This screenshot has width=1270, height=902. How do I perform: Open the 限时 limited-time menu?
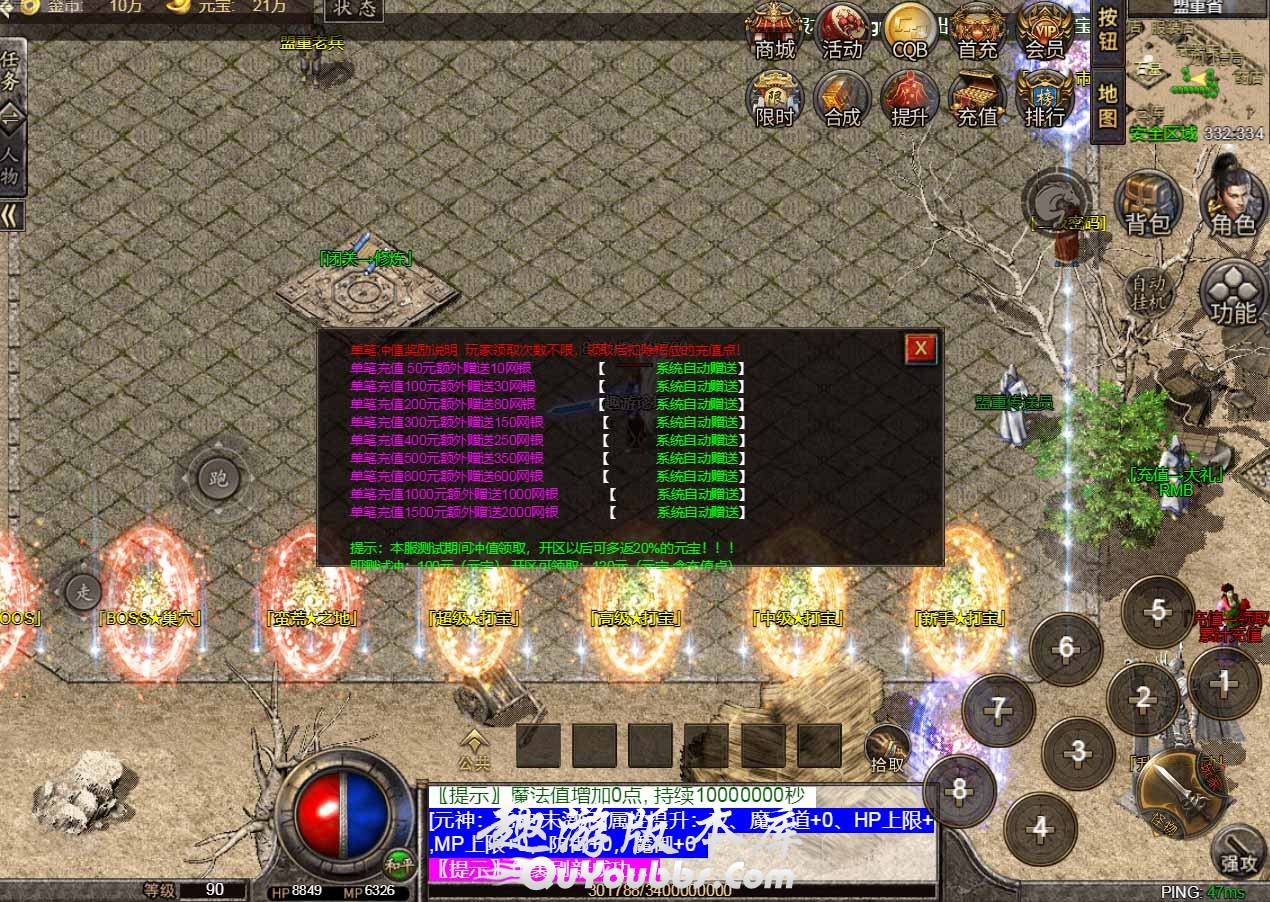[774, 98]
